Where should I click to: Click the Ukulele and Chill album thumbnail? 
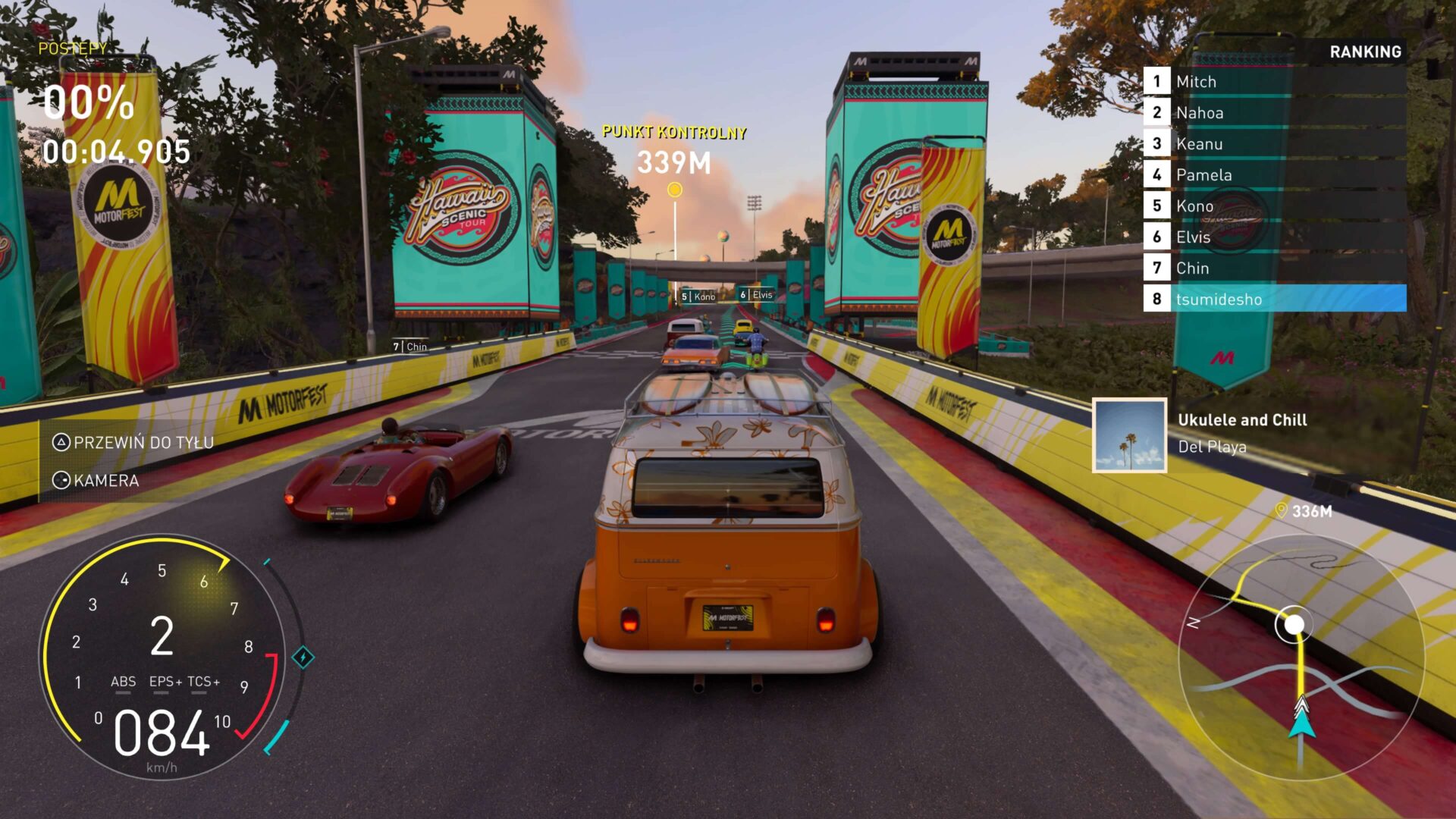tap(1129, 435)
